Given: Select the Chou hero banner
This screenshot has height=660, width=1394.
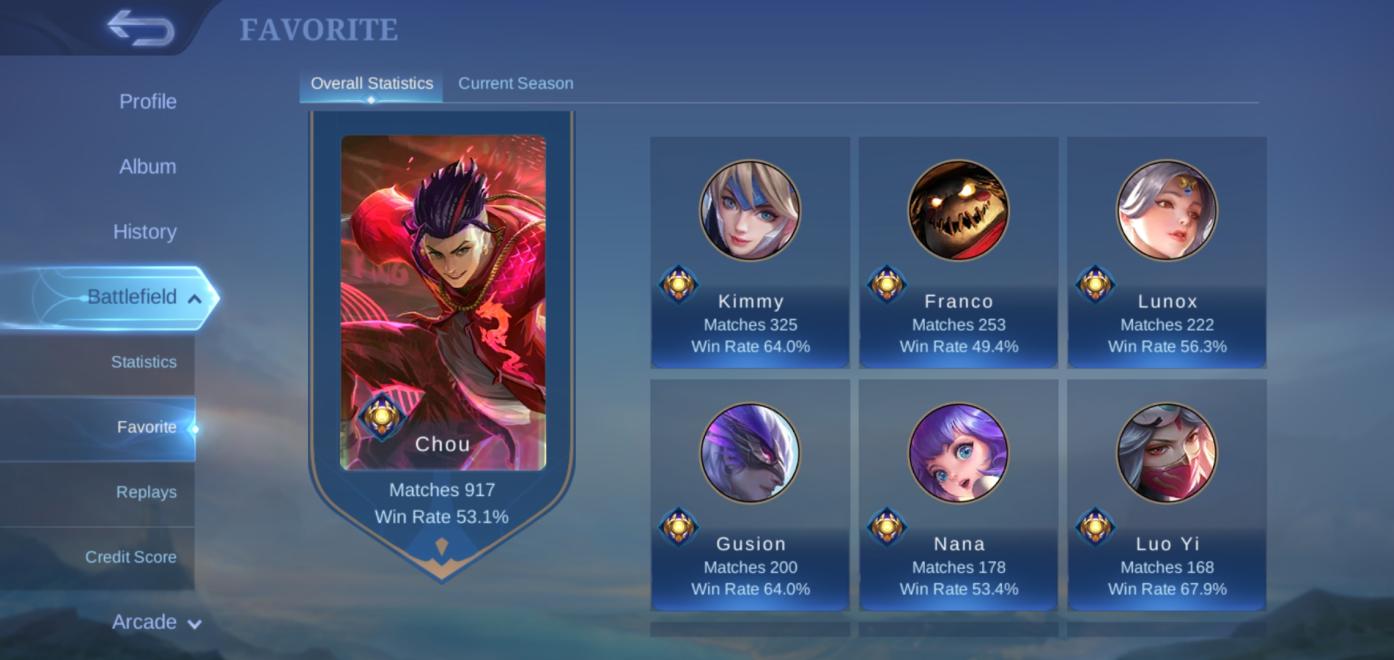Looking at the screenshot, I should (442, 330).
